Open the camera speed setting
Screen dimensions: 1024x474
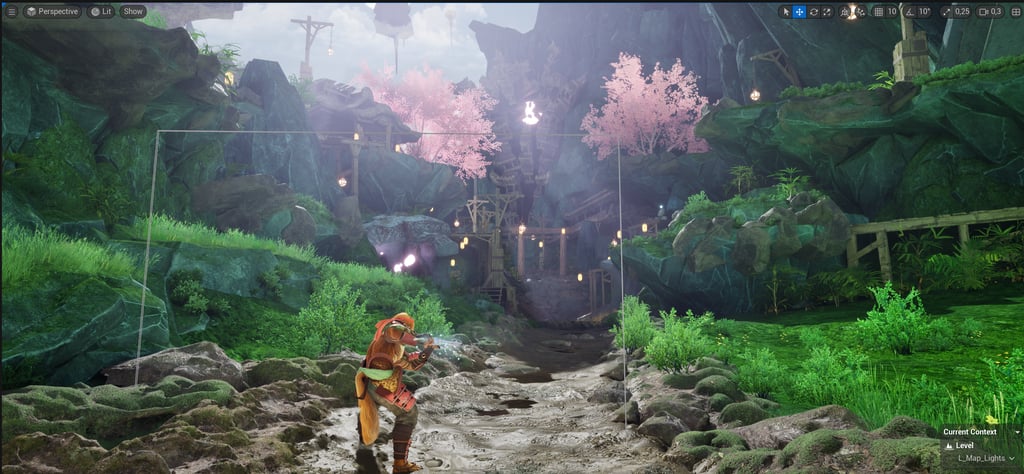(989, 12)
